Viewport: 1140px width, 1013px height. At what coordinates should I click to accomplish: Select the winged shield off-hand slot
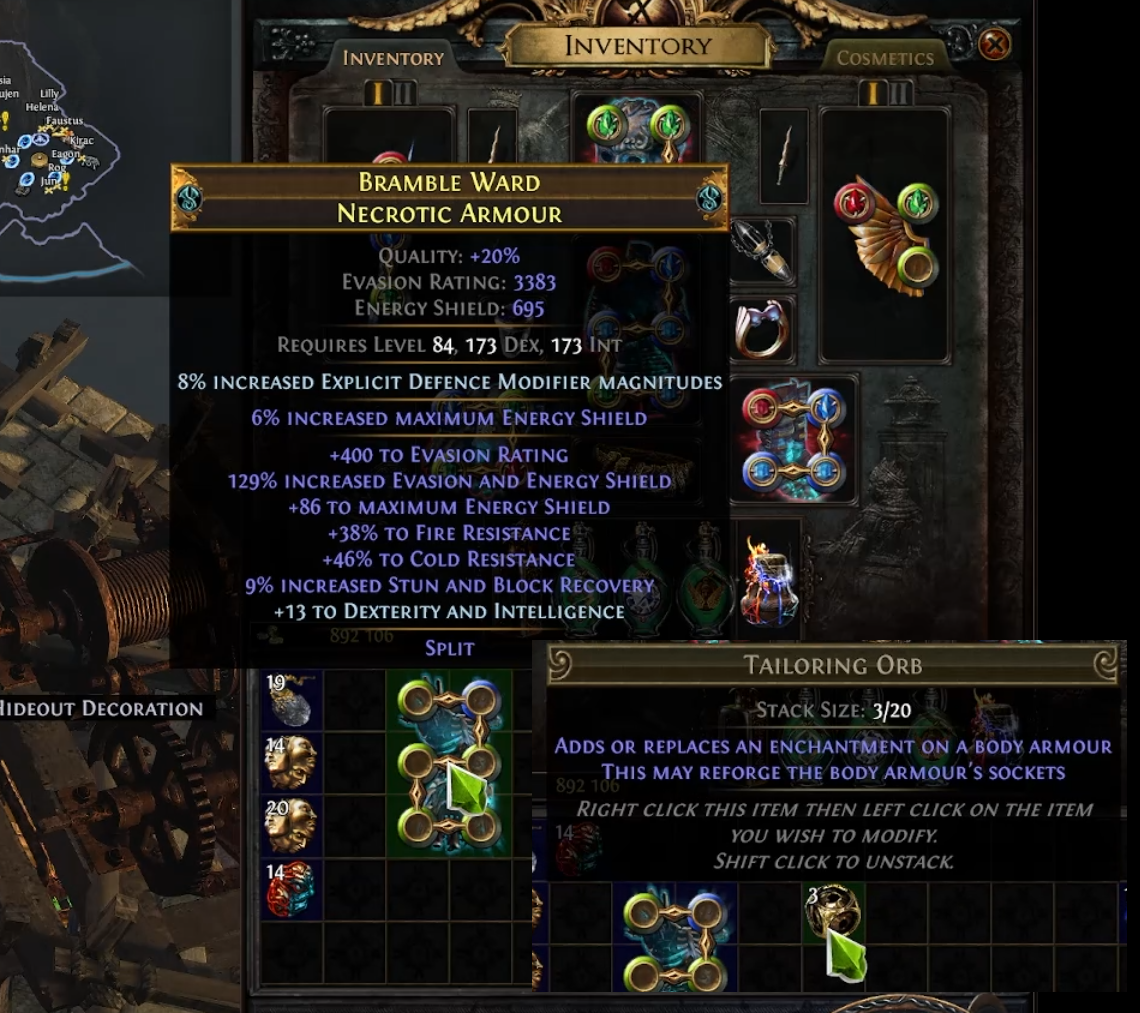click(x=885, y=235)
